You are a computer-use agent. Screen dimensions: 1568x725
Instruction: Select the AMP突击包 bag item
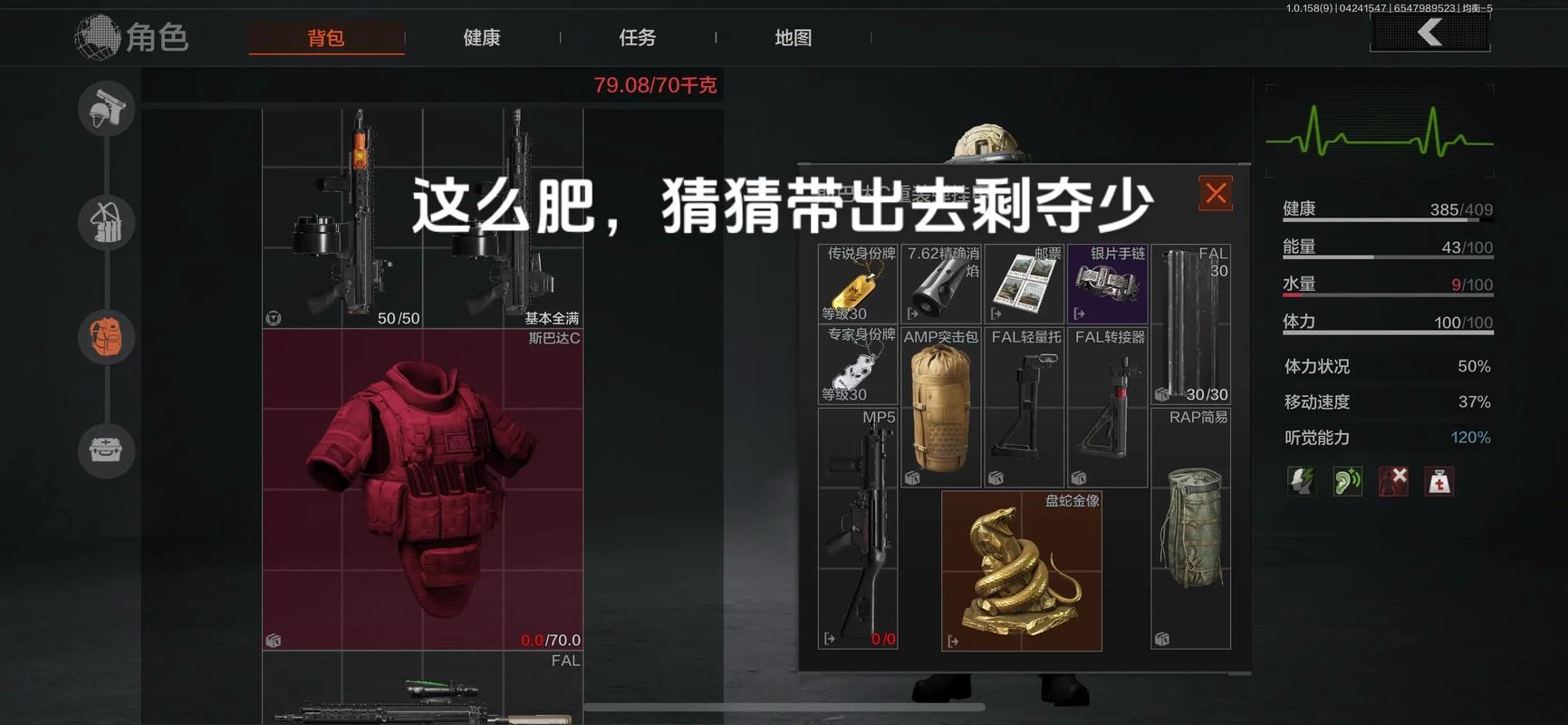940,408
